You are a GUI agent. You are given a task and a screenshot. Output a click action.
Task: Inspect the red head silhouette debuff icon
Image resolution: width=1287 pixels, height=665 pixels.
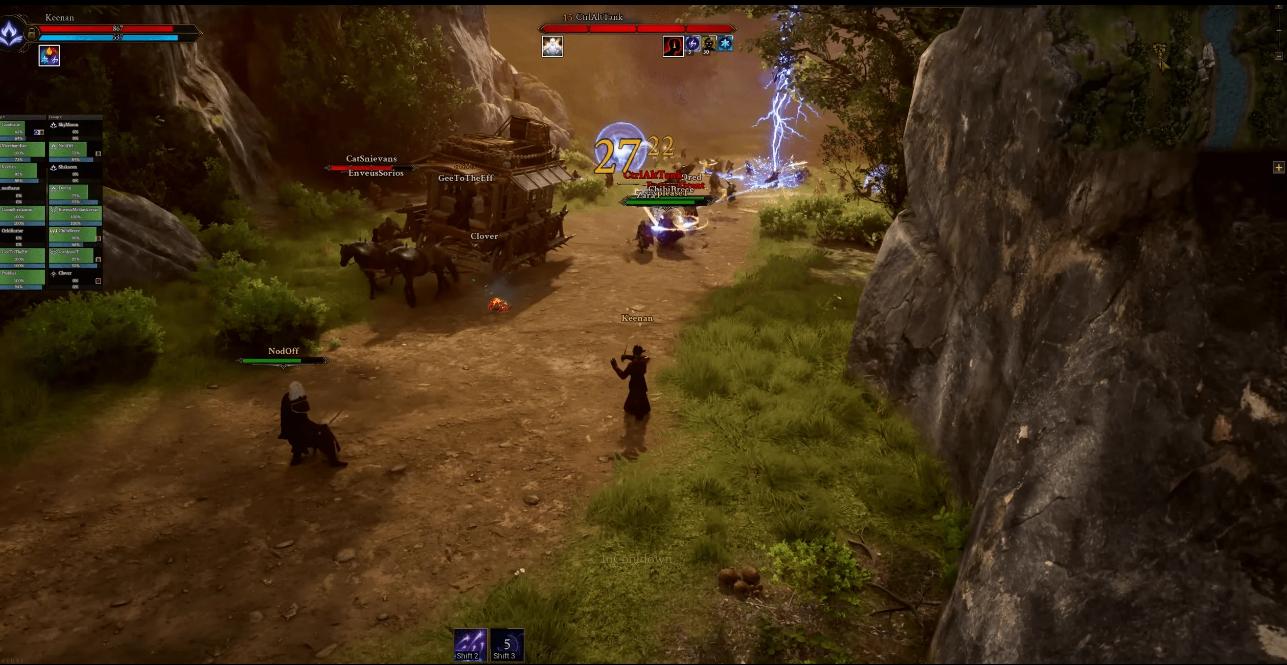(x=673, y=45)
